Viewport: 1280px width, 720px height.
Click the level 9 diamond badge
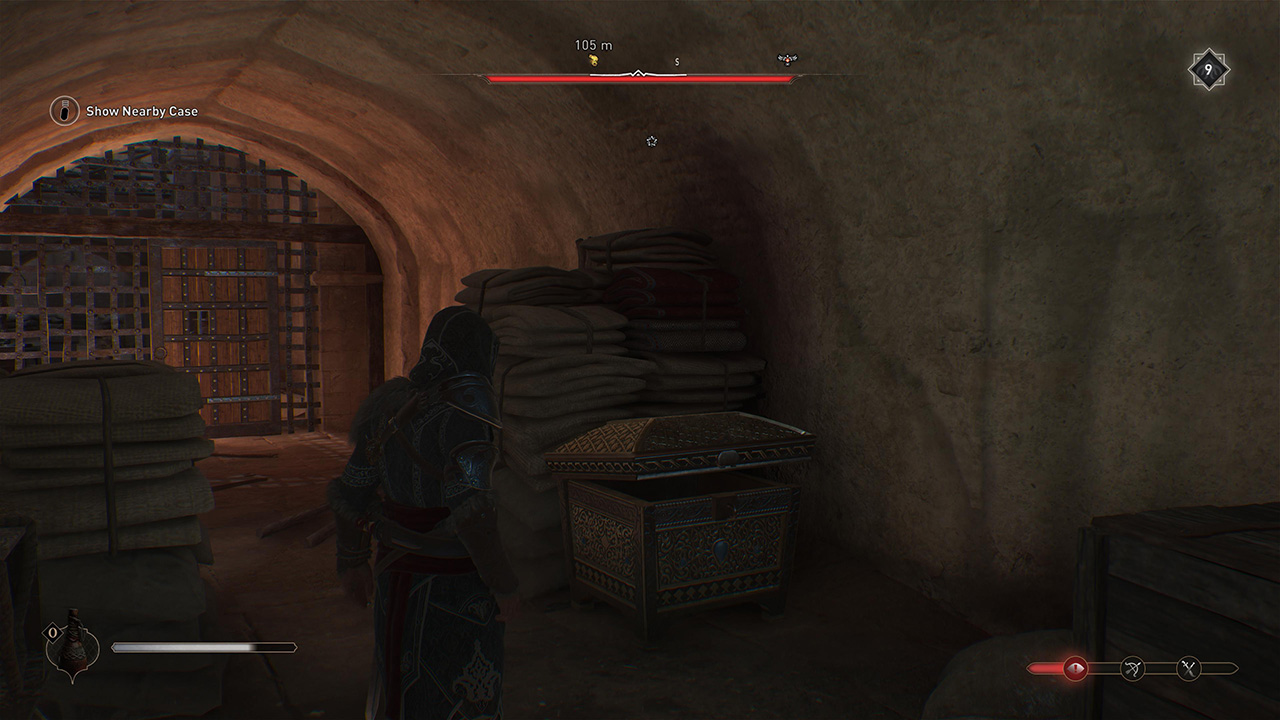1207,68
